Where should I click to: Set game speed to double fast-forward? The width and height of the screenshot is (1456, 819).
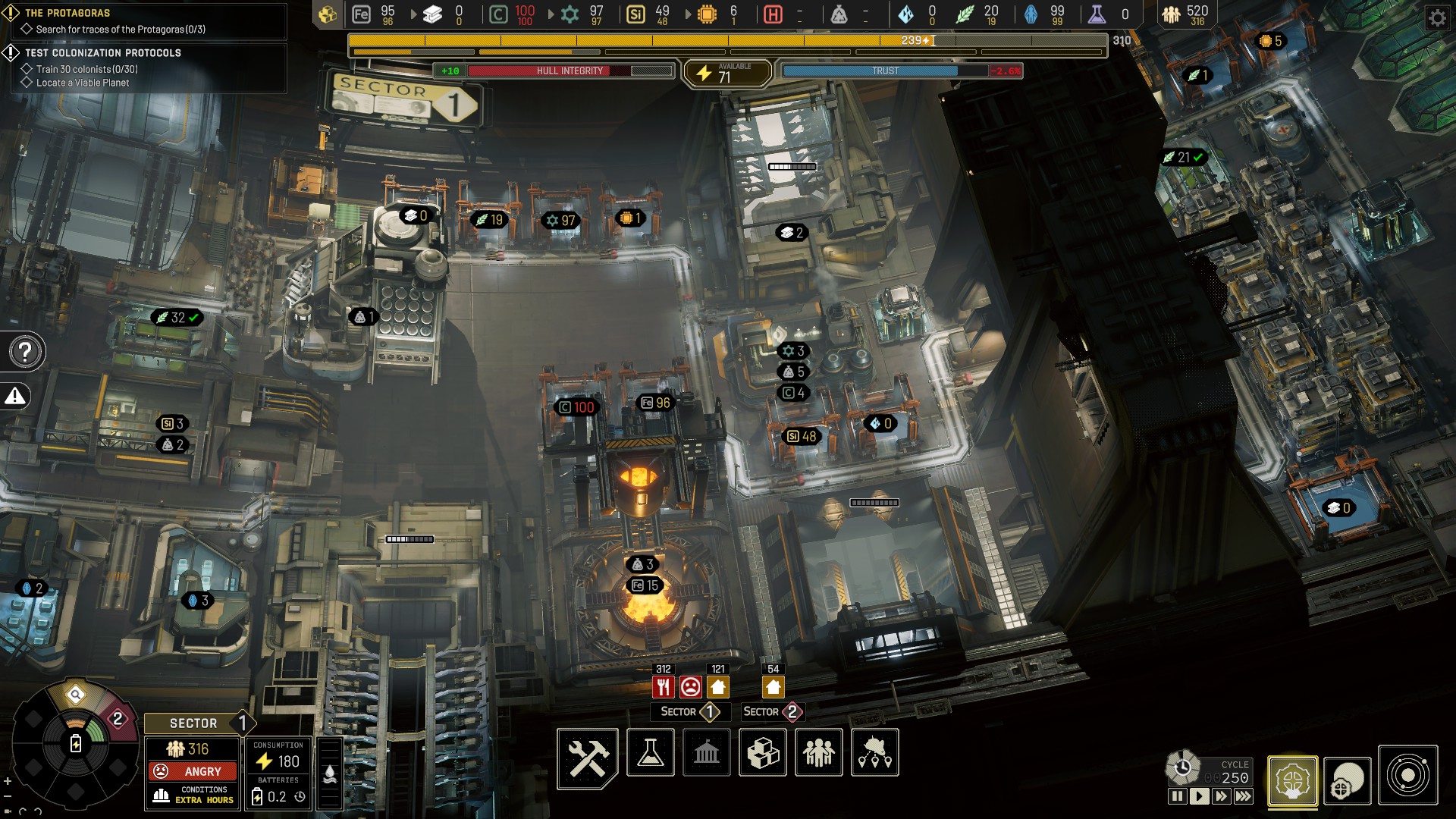(x=1221, y=796)
